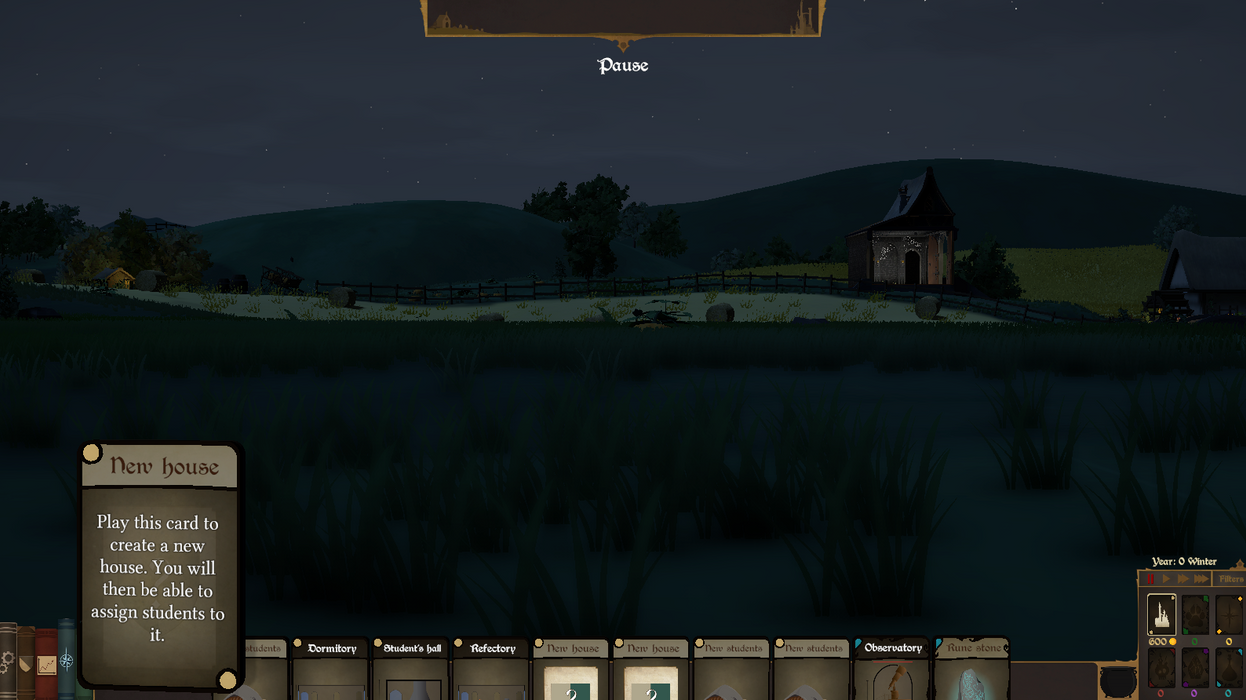Select the Observatory card

[x=892, y=668]
